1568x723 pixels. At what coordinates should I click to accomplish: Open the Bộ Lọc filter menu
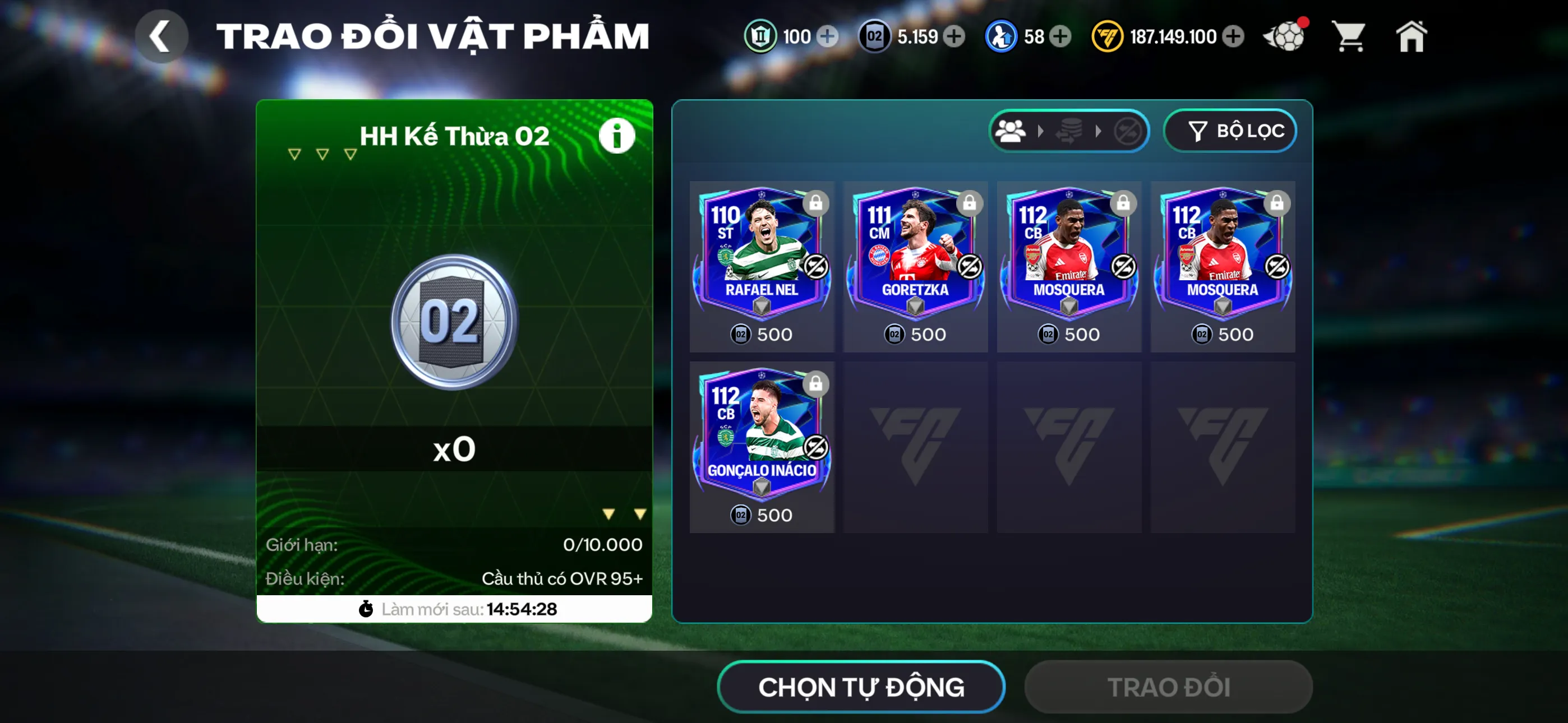click(x=1230, y=130)
